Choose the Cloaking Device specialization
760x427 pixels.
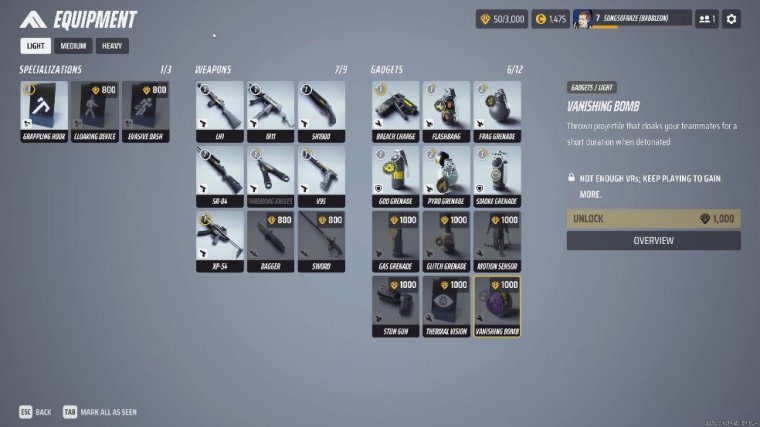[x=95, y=111]
